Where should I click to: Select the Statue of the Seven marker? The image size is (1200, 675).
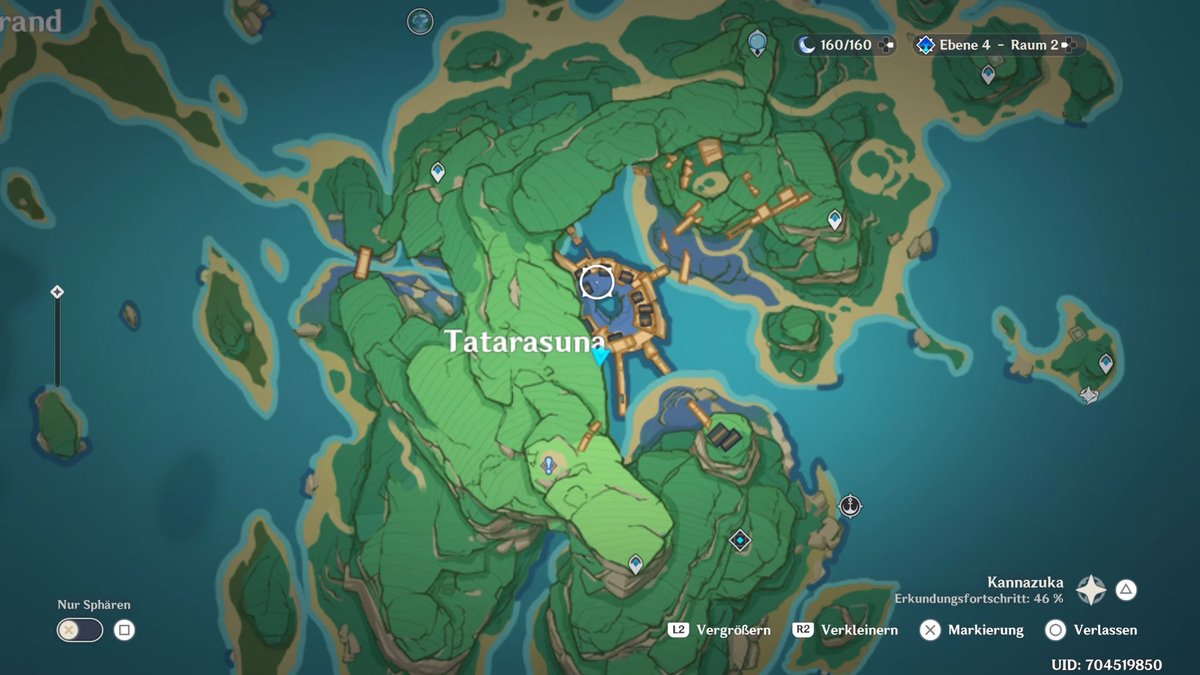click(x=757, y=41)
